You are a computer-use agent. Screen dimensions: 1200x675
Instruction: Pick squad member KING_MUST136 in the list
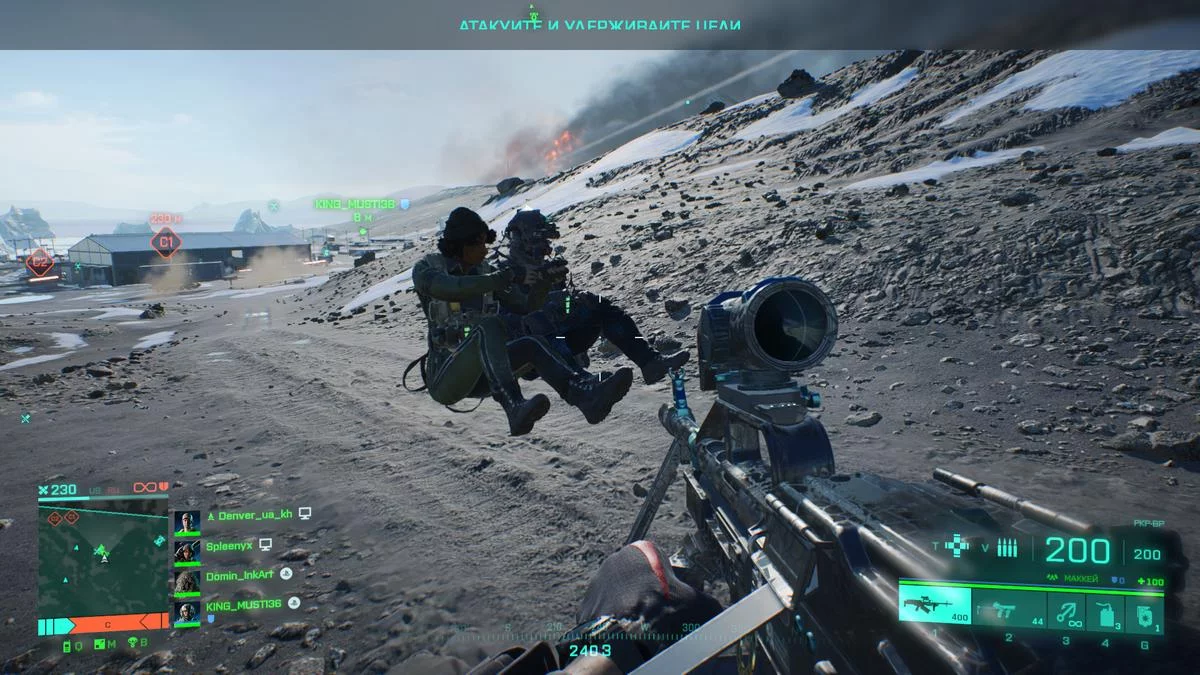tap(245, 604)
